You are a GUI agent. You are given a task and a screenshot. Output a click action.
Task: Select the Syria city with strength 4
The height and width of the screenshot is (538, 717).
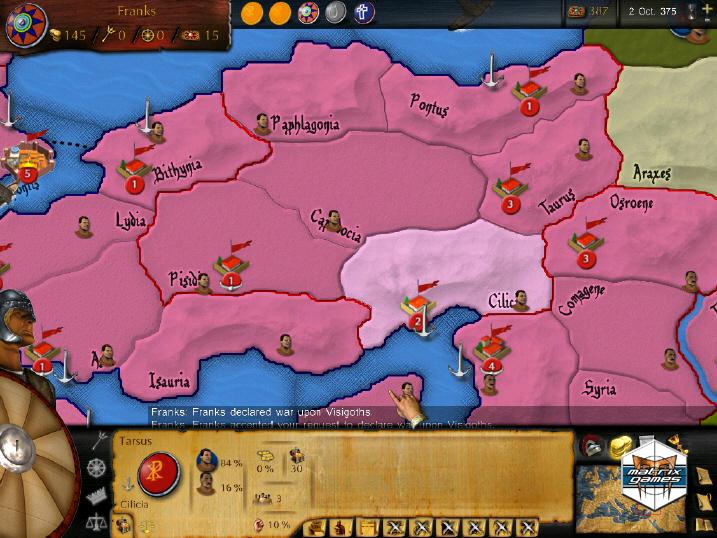coord(490,352)
